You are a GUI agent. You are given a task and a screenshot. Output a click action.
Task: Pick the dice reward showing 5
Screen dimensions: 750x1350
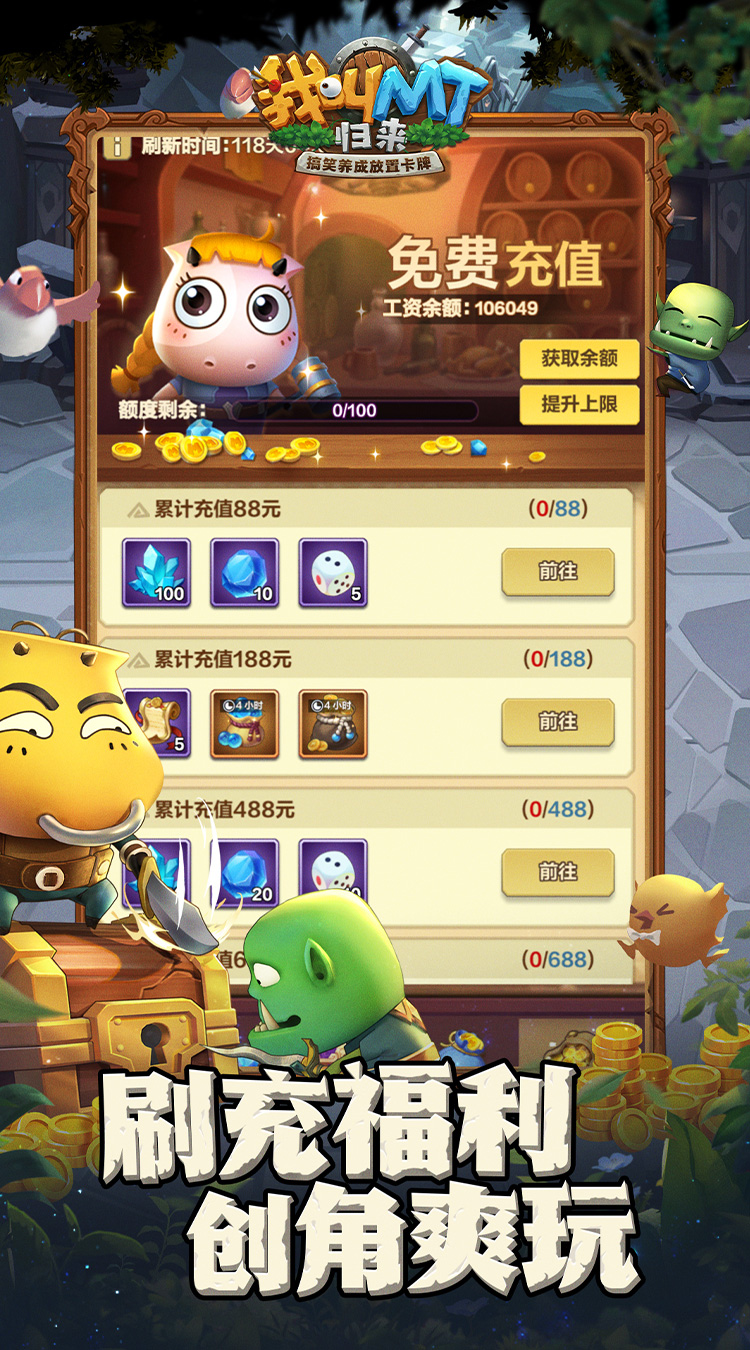point(333,573)
